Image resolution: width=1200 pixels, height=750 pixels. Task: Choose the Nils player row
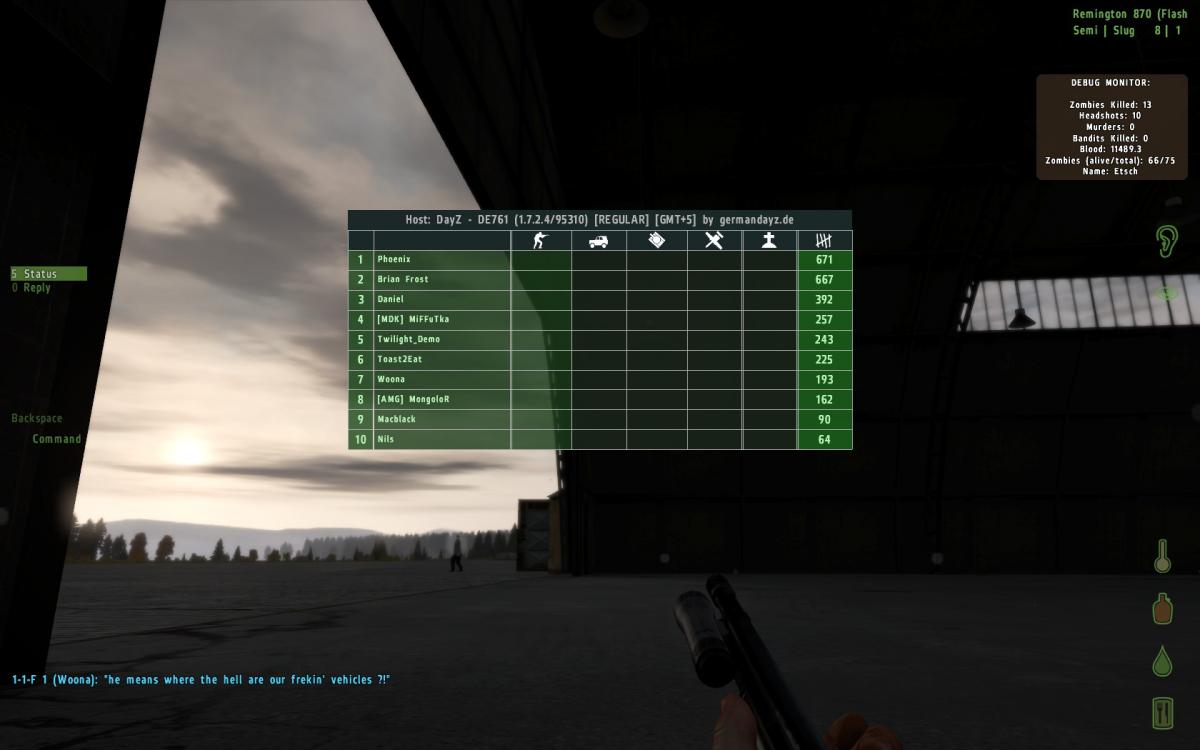[386, 440]
